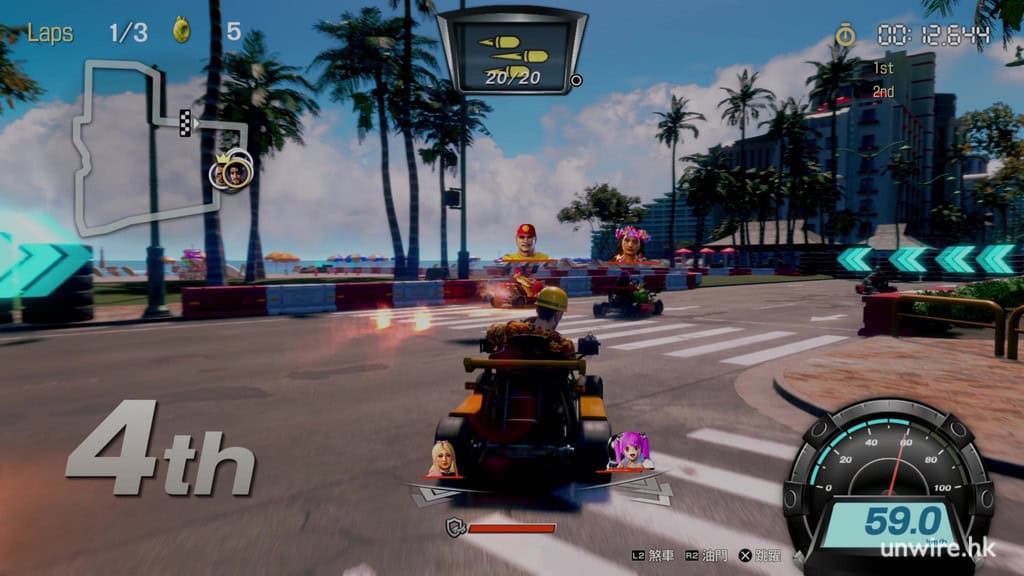Click the flower-crown rival racer marker
The image size is (1024, 576).
coord(630,243)
